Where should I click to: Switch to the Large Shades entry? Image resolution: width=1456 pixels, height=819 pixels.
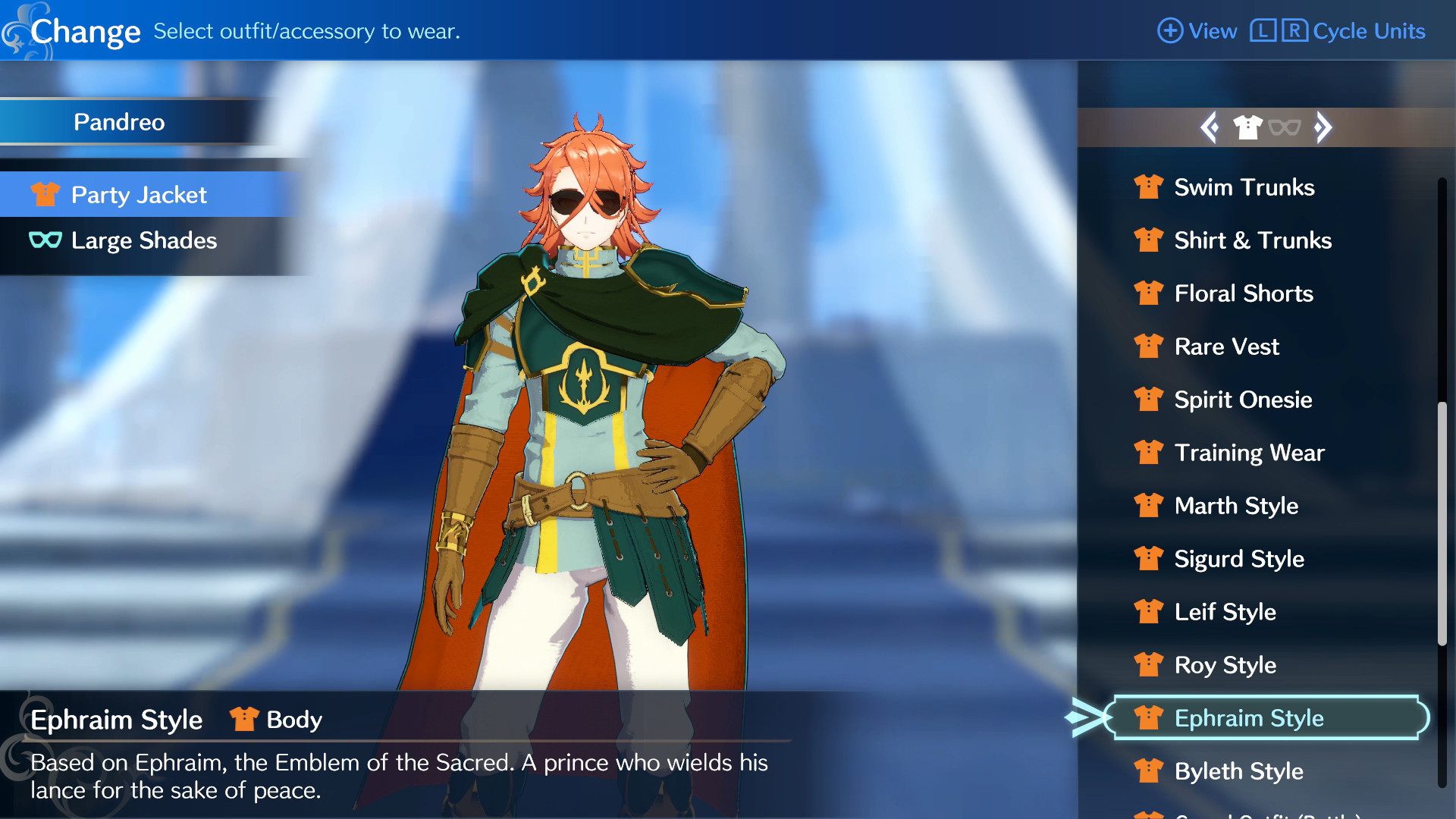(143, 241)
